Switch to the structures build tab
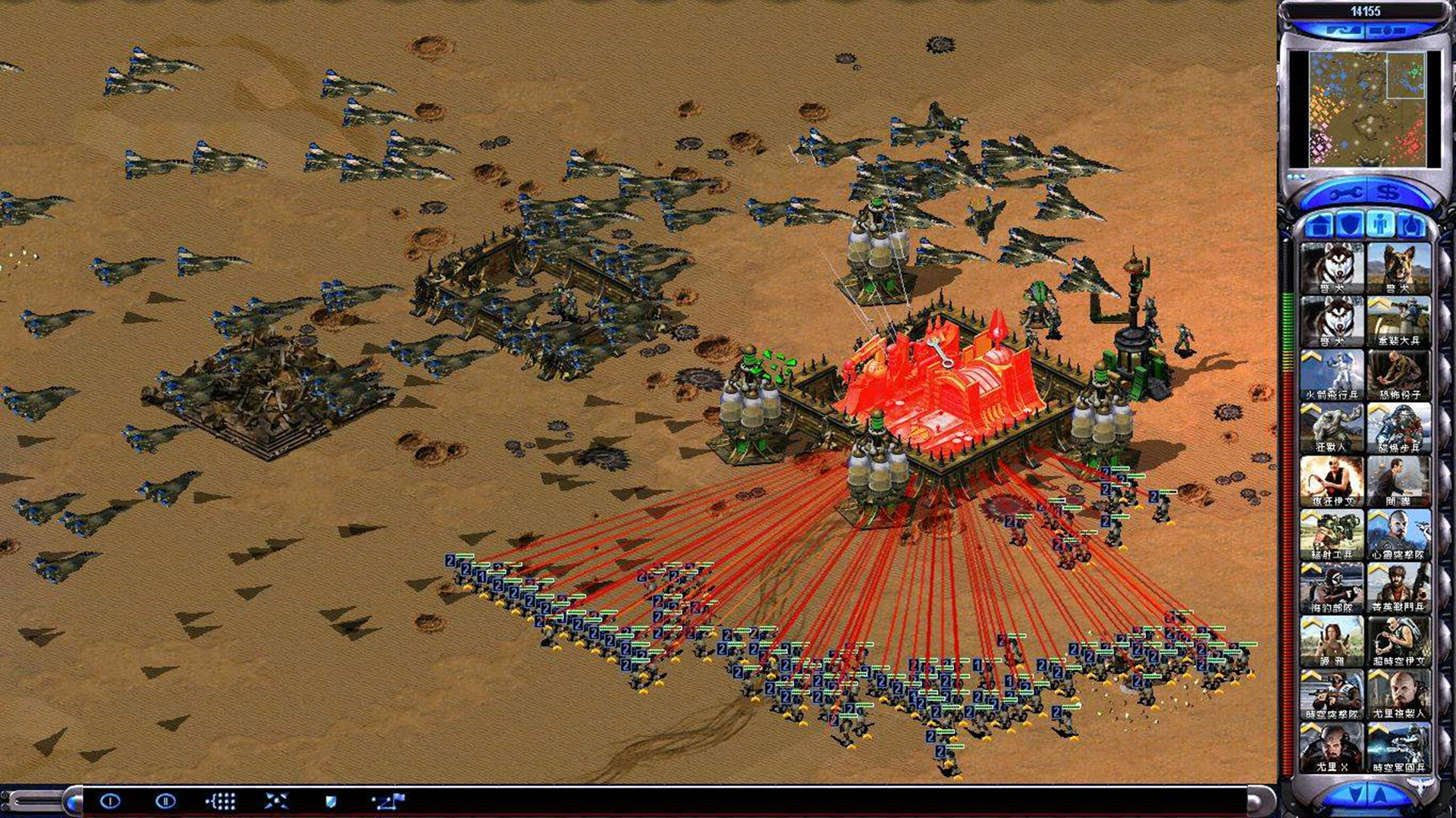 click(1320, 225)
